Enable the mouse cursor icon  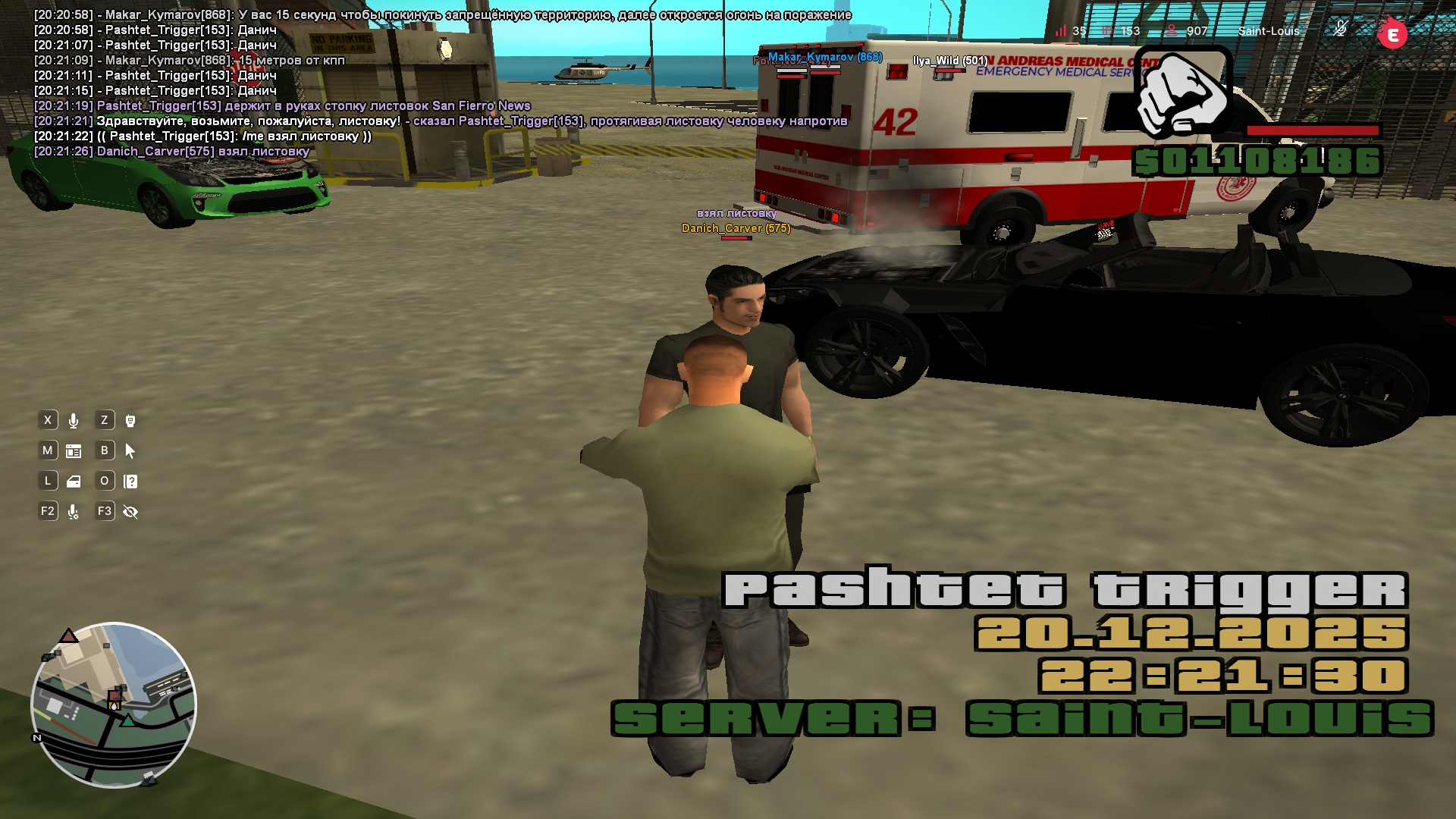130,451
